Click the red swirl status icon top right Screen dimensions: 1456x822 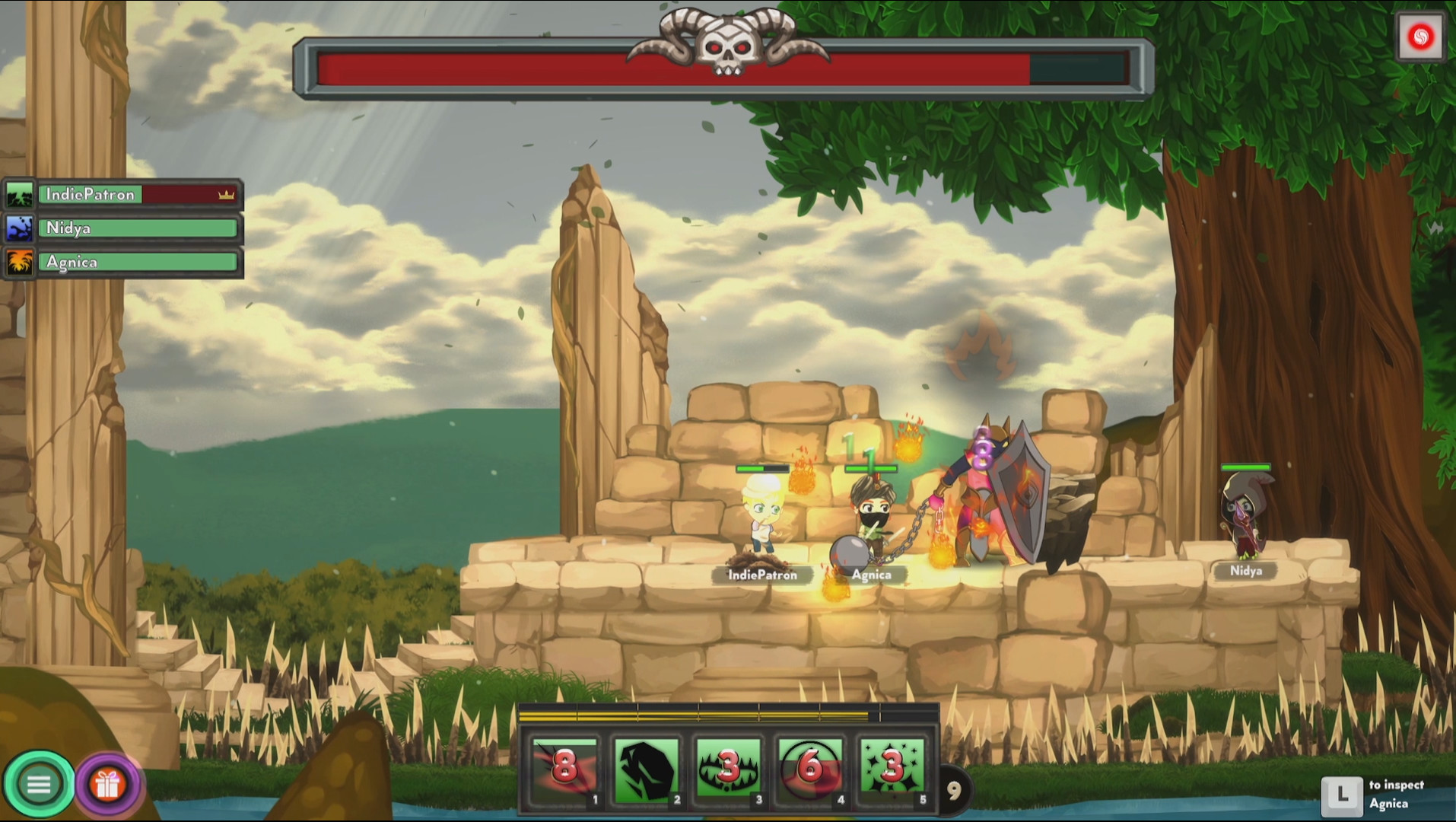pyautogui.click(x=1422, y=34)
